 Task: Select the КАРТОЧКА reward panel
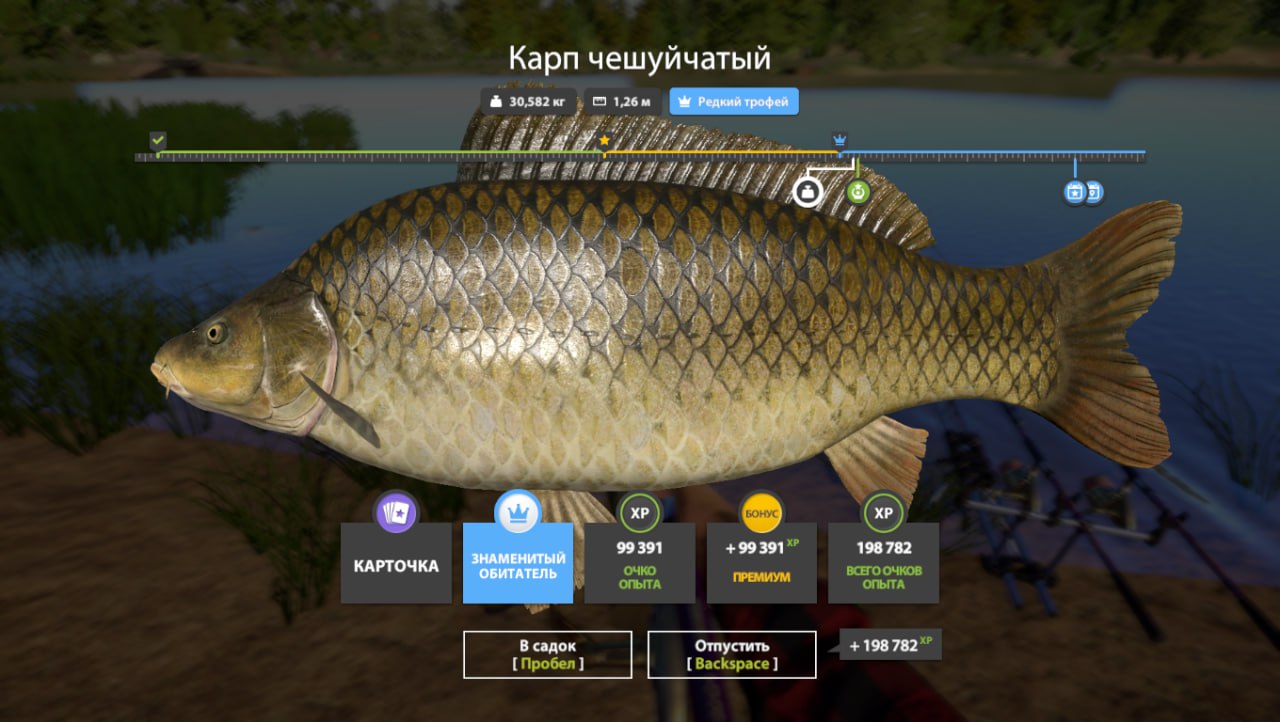396,565
